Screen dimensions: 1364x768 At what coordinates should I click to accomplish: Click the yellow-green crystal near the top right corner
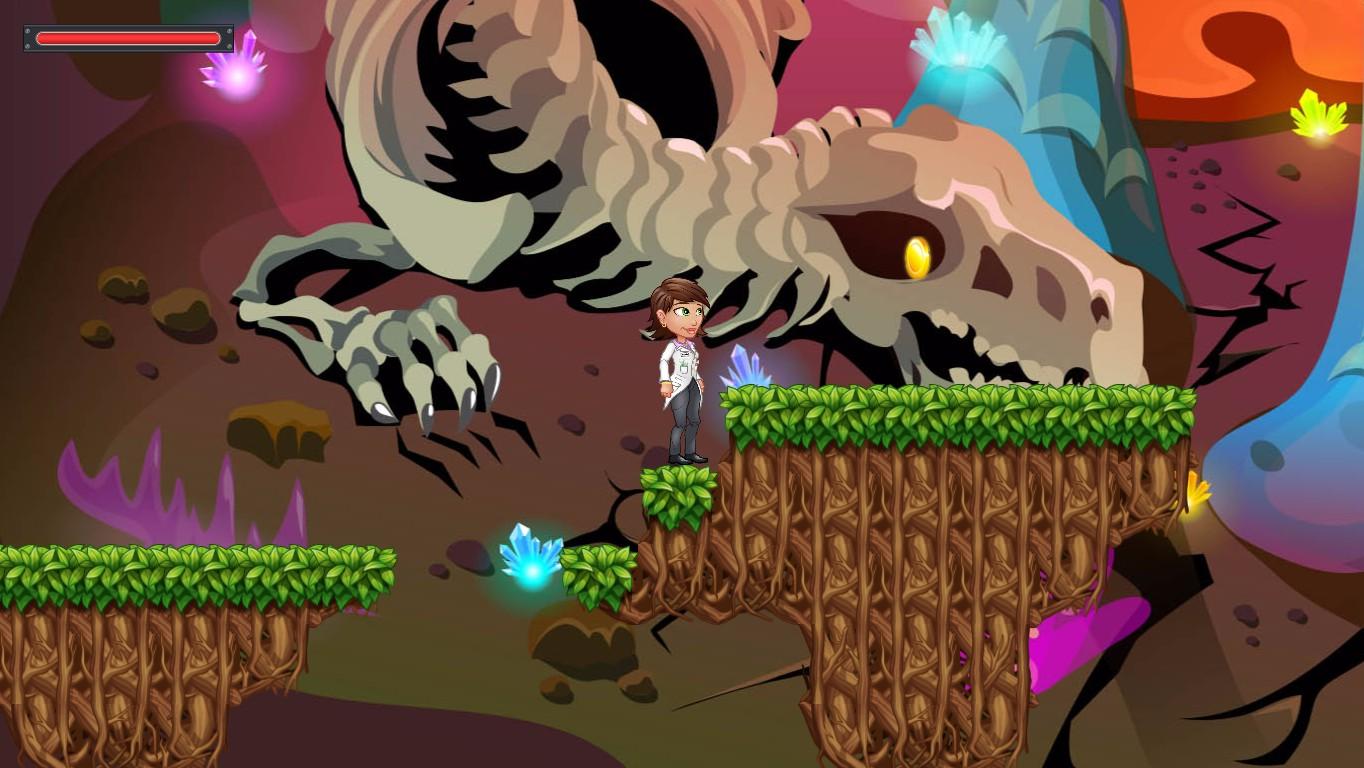click(x=1320, y=115)
